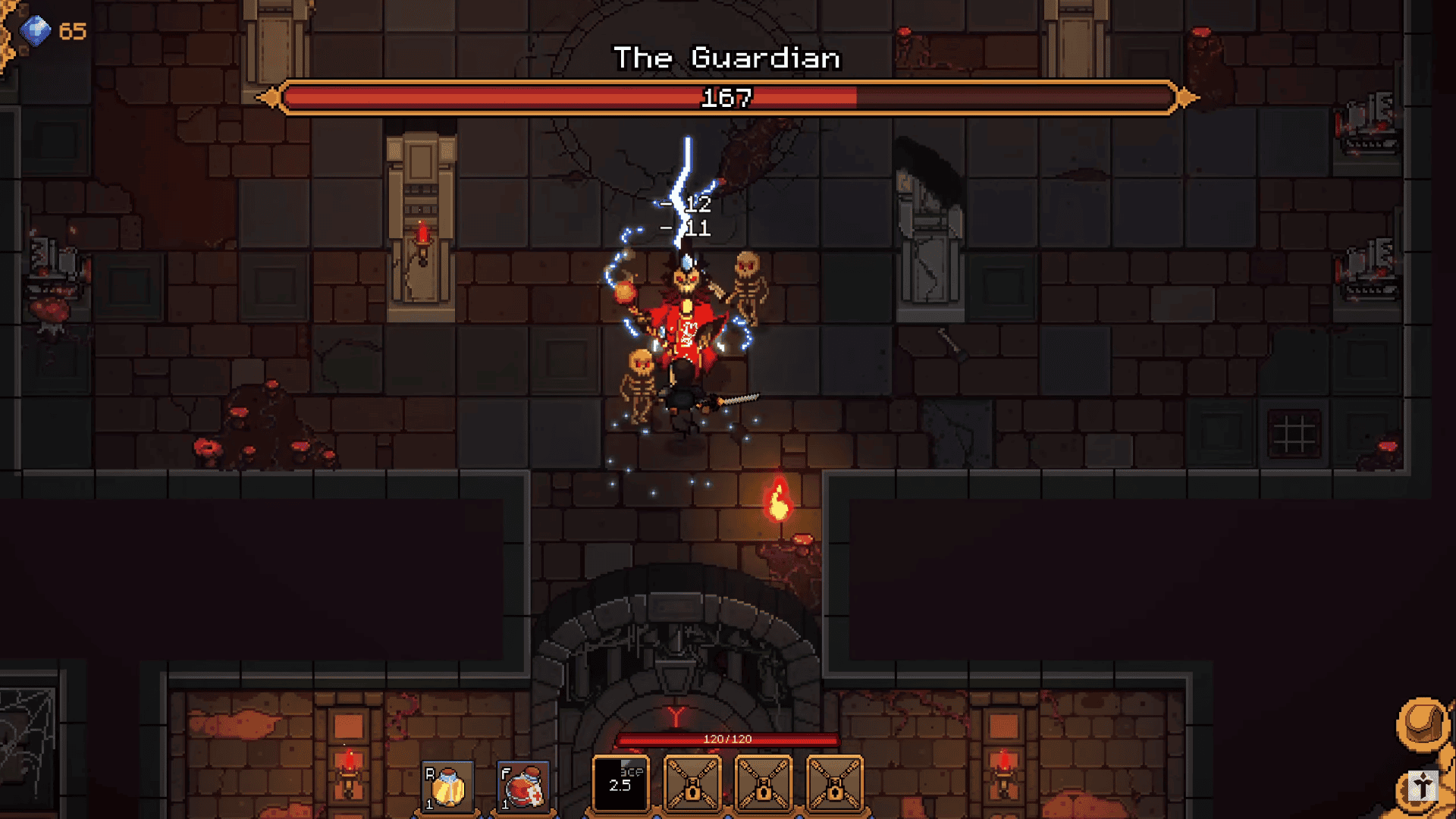The image size is (1456, 819).
Task: Use the red health potion slot
Action: coord(523,787)
